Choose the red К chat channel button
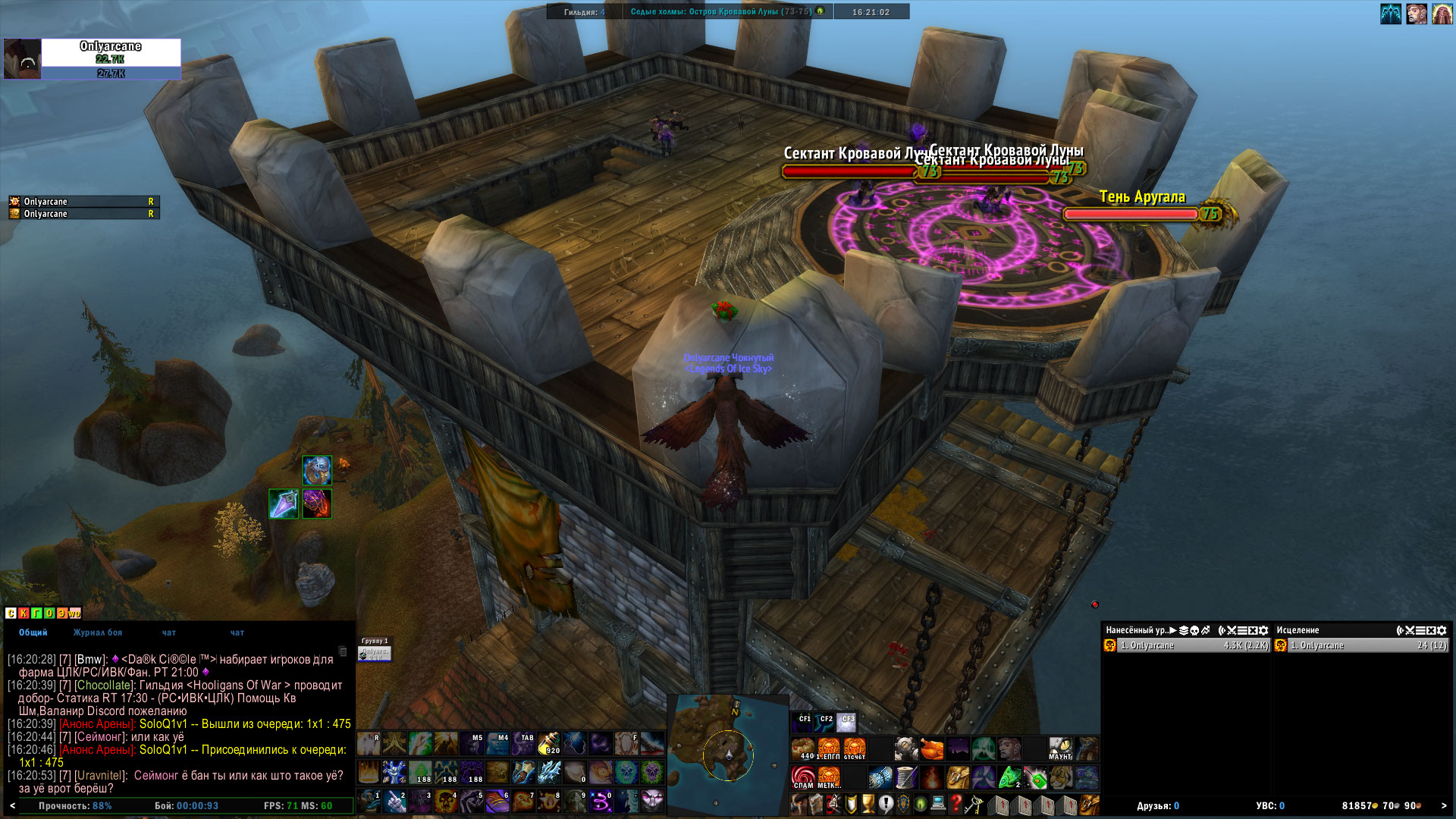This screenshot has height=819, width=1456. pos(24,613)
